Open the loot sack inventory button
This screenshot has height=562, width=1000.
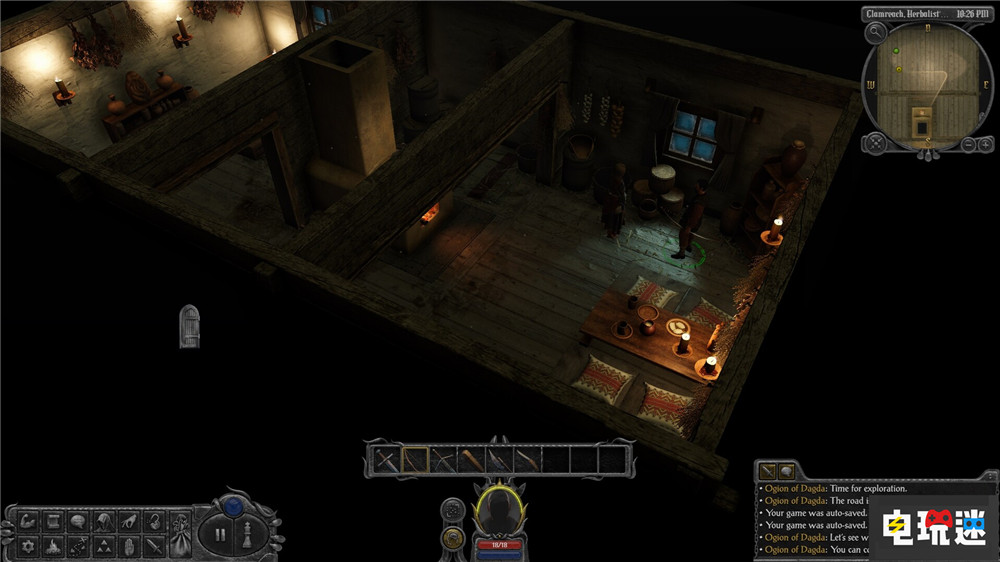[180, 533]
